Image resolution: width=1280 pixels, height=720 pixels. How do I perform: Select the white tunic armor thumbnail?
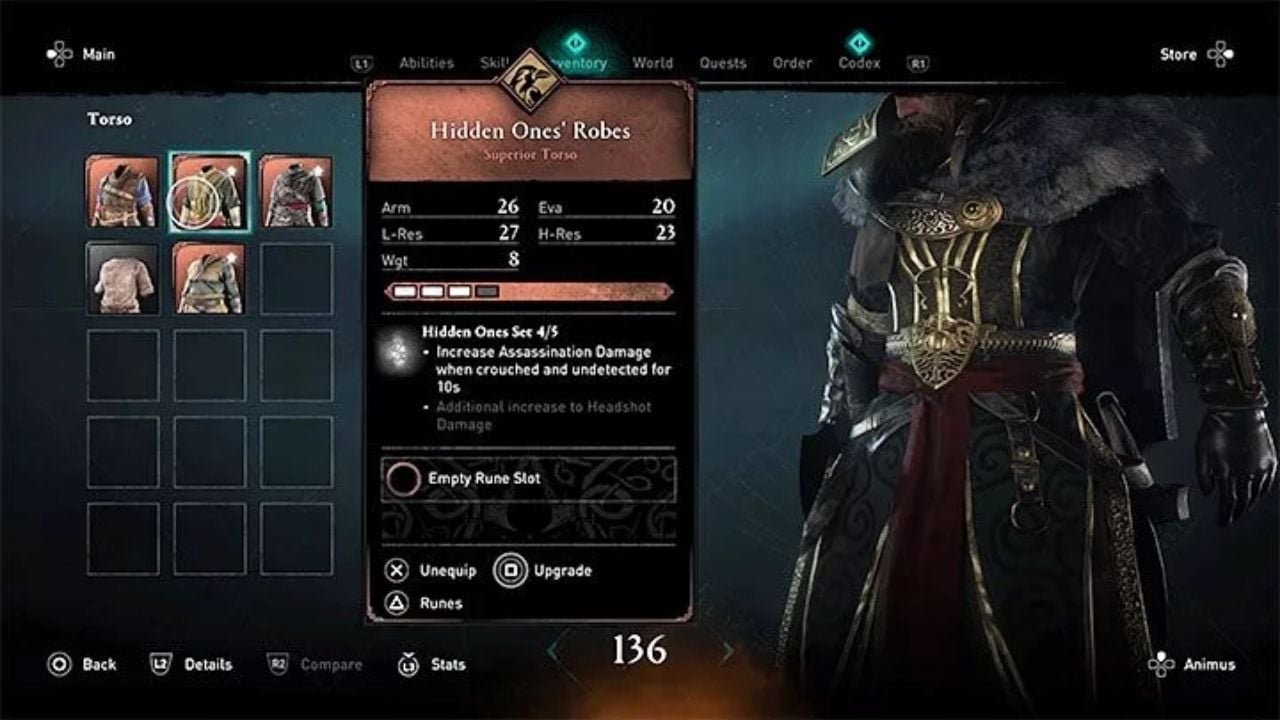tap(120, 278)
